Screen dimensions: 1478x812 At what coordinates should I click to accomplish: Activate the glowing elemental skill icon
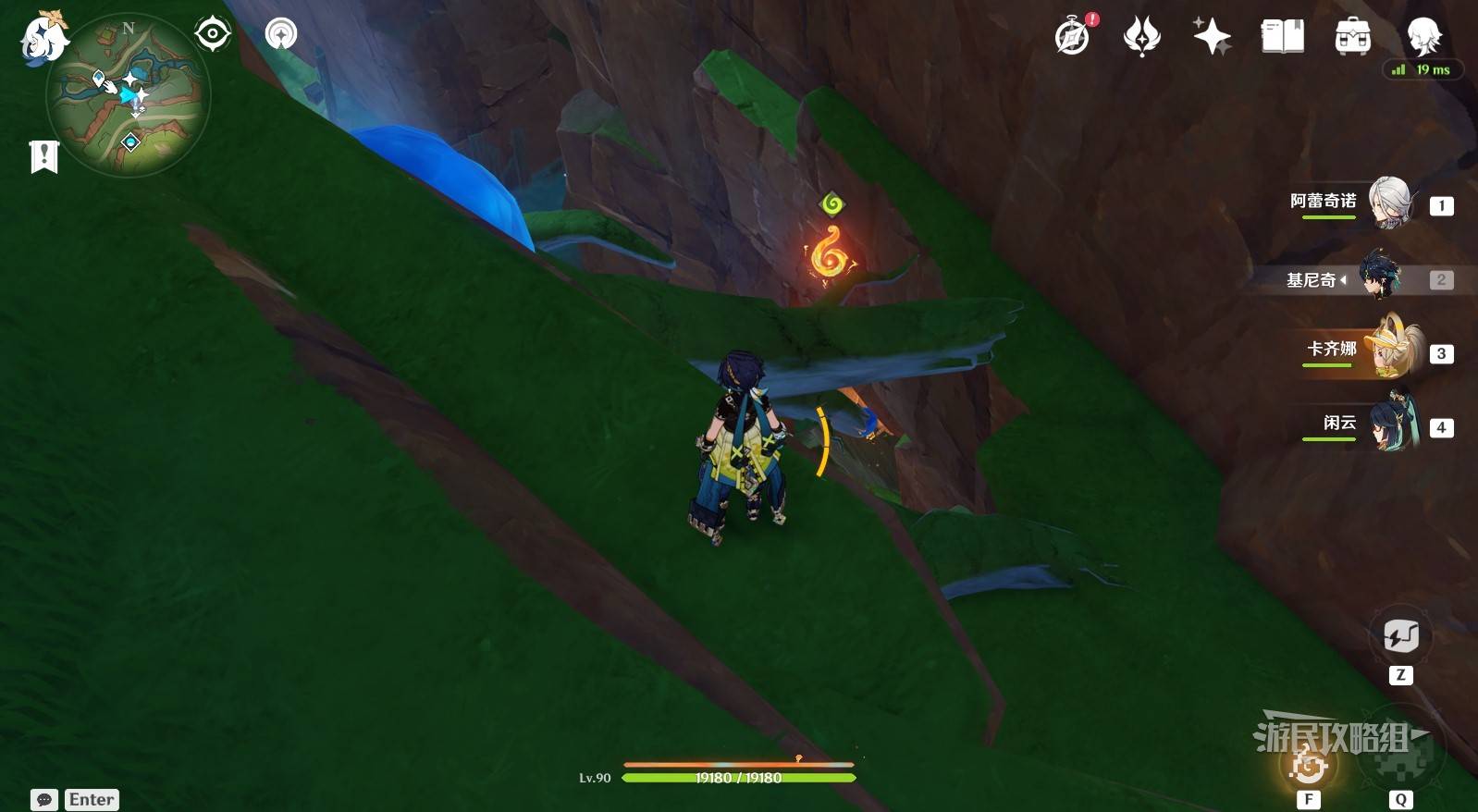pos(1309,764)
